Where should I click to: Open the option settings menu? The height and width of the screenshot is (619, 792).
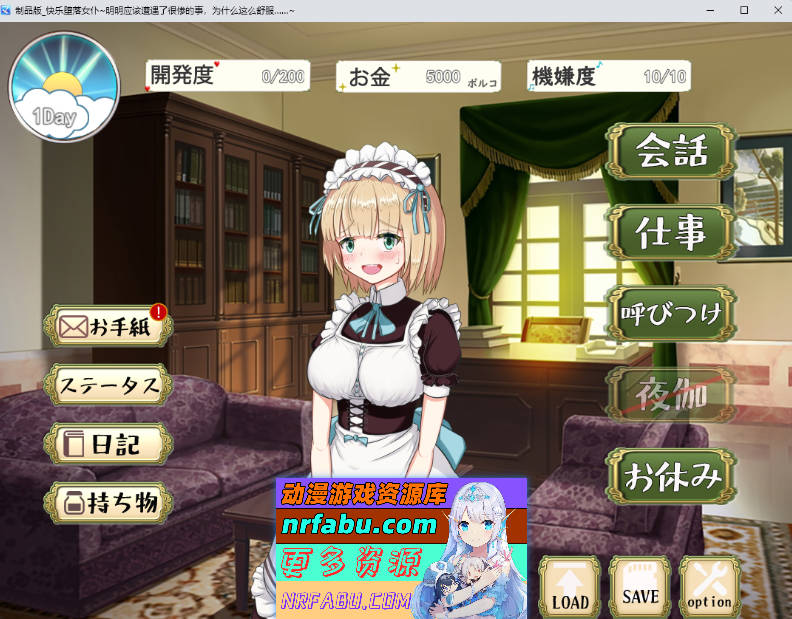tap(709, 587)
